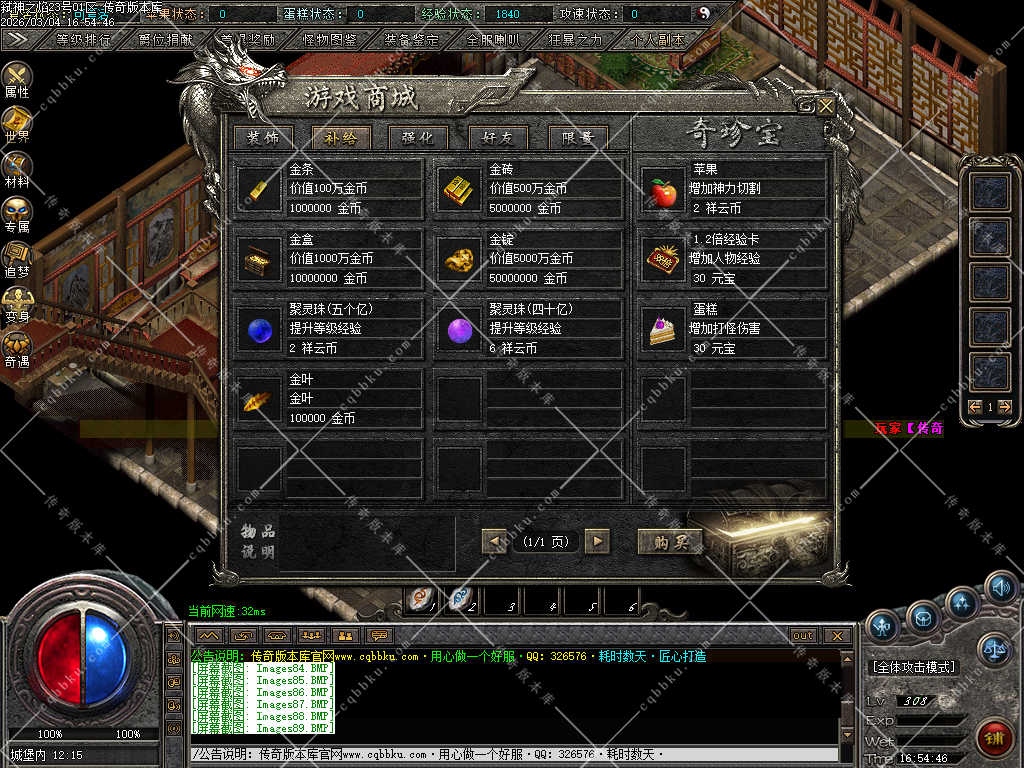
Task: Choose the 金砖 gold brick item
Action: pos(460,189)
